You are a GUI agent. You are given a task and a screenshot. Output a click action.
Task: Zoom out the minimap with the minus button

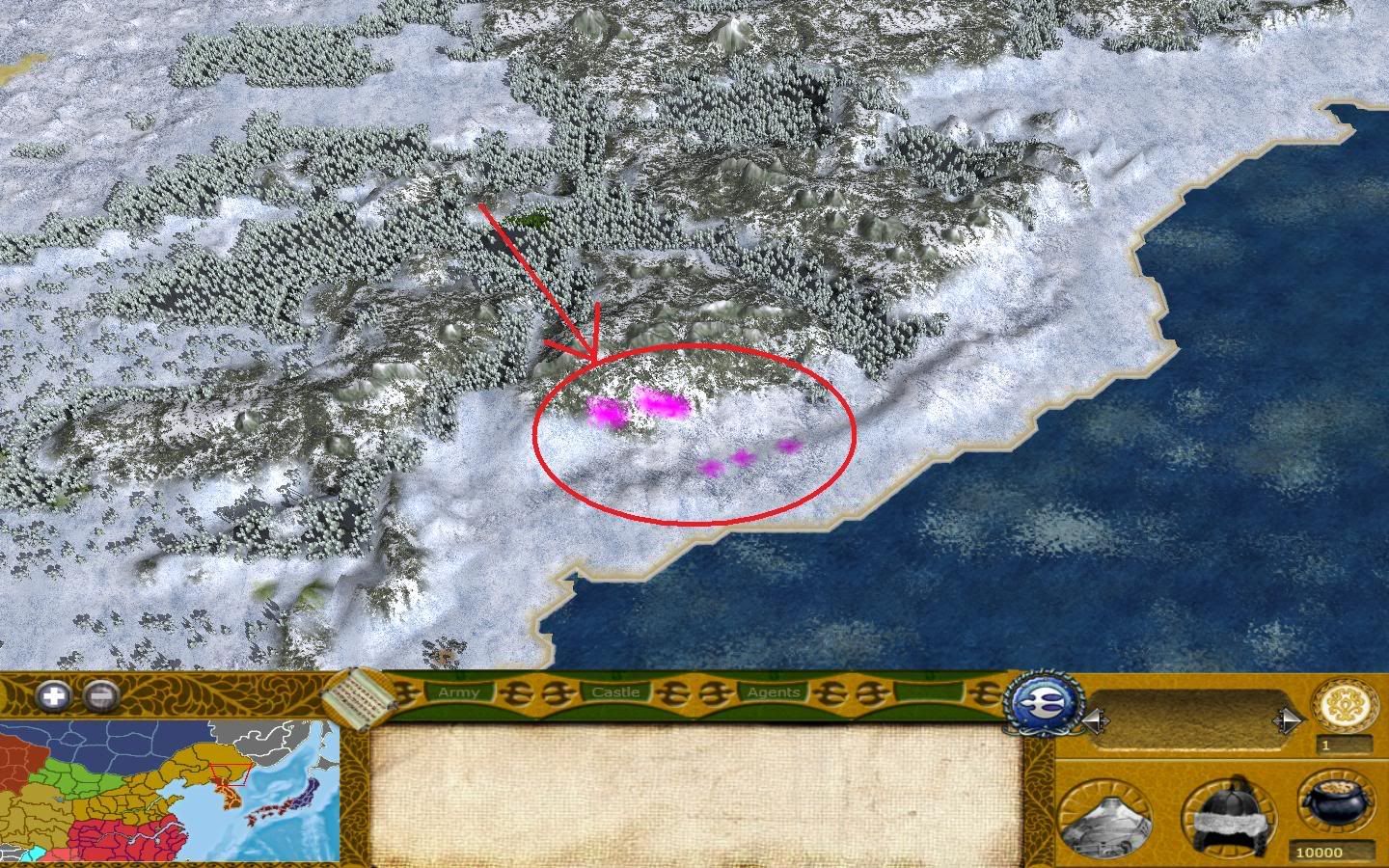(100, 695)
